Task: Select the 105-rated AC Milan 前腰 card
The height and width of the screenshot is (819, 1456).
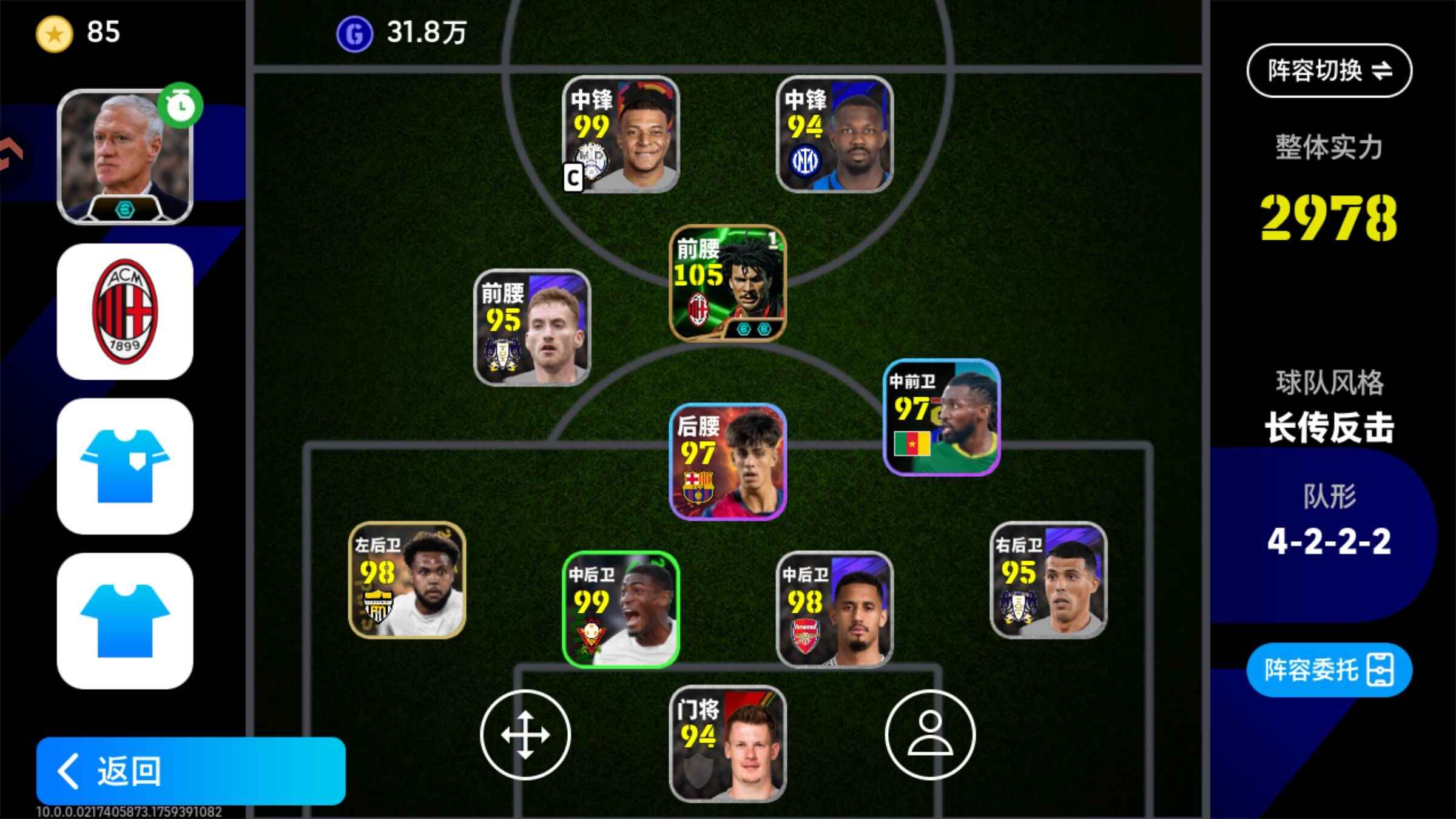Action: click(727, 283)
